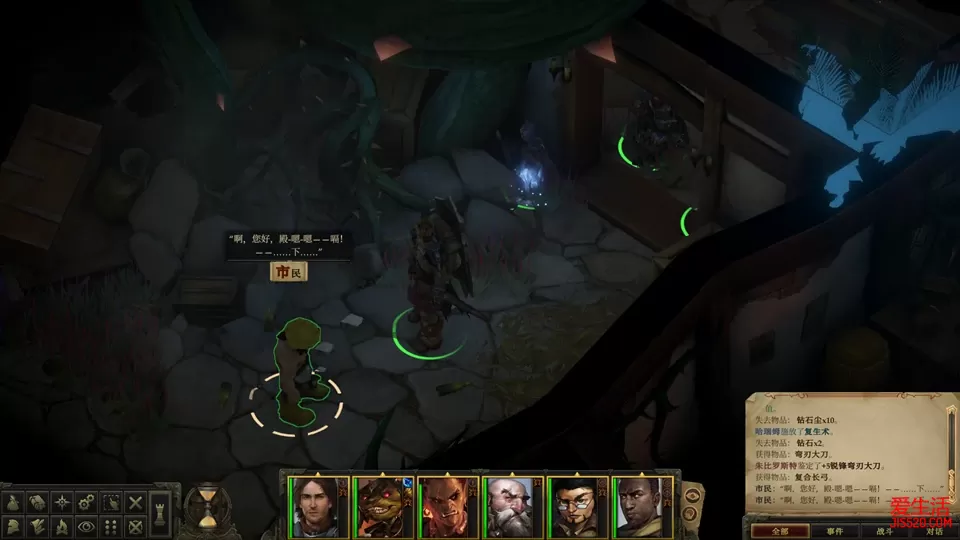This screenshot has width=960, height=540.
Task: Select the white-bearded dwarf portrait
Action: [511, 506]
